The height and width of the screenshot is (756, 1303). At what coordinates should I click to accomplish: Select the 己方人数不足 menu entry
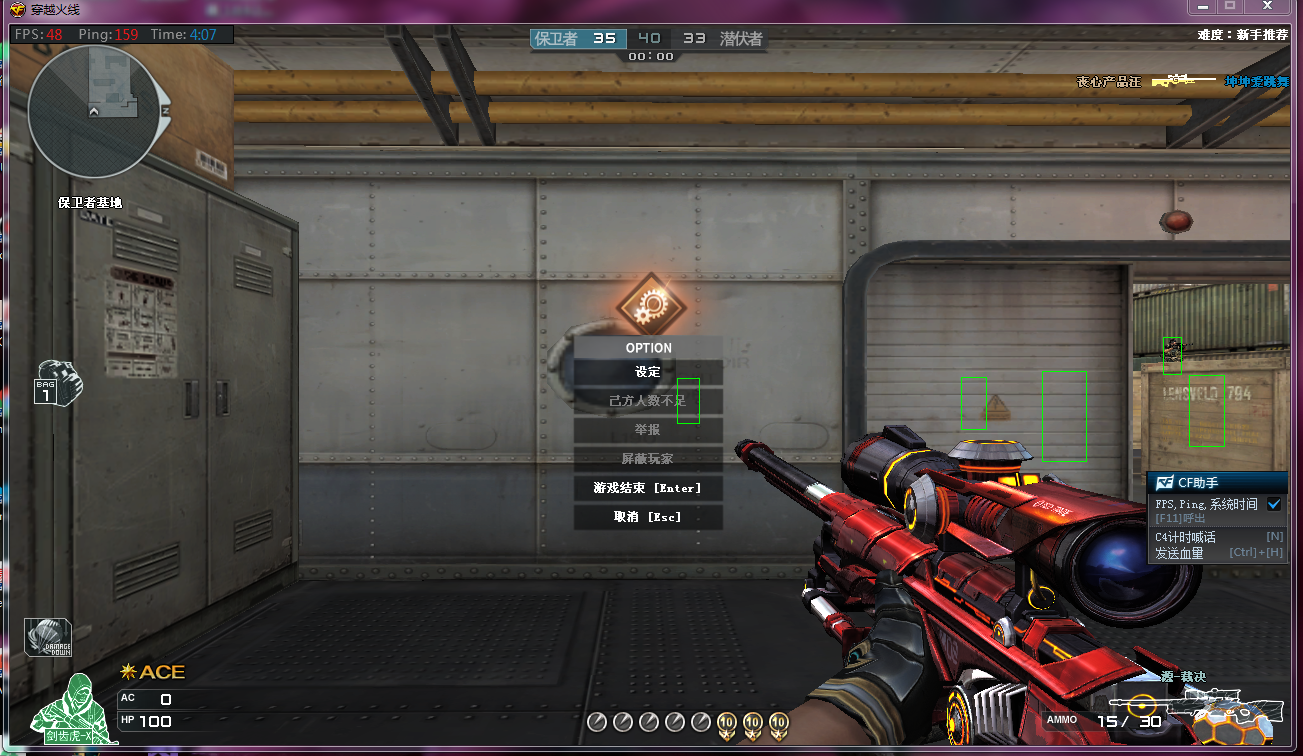click(648, 401)
